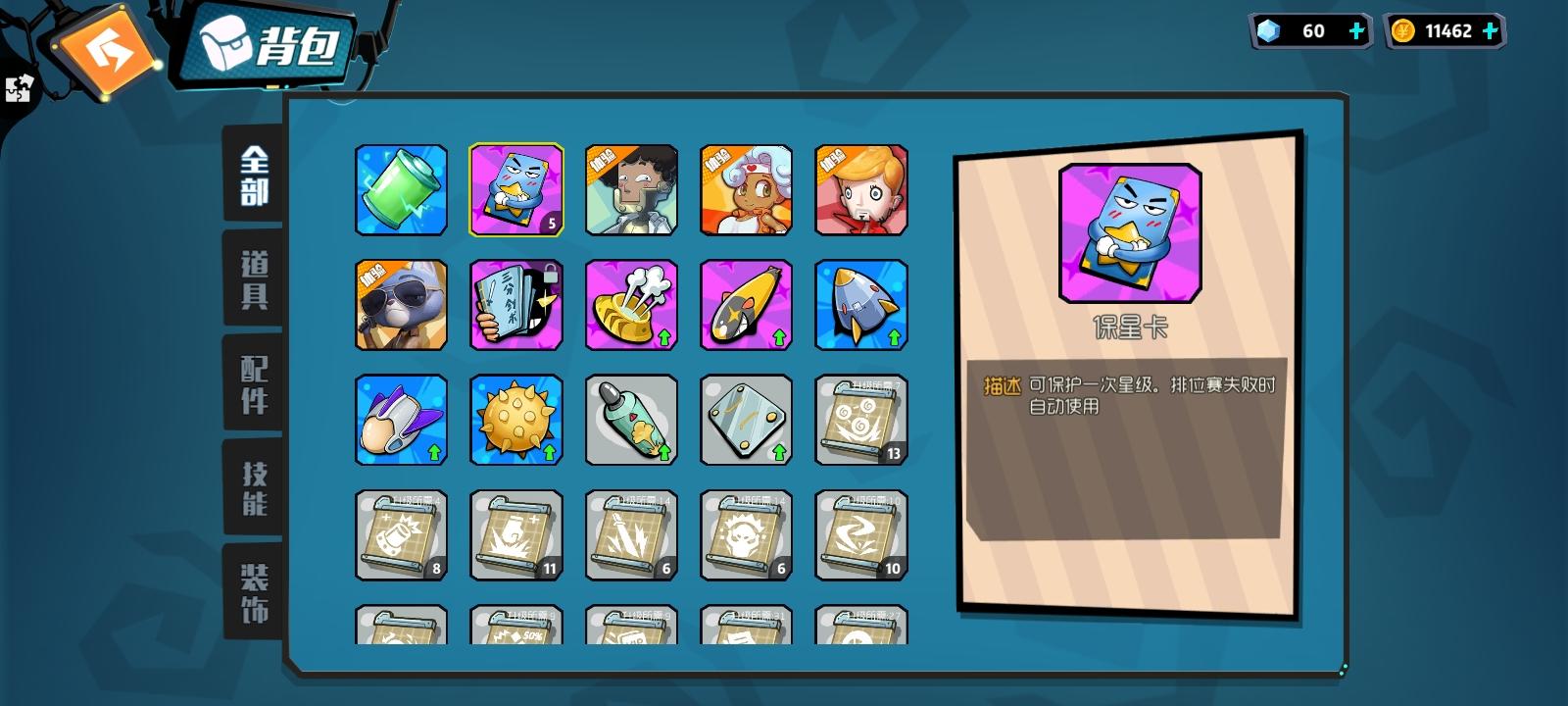Select the syringe item
The image size is (1568, 706).
coord(630,420)
